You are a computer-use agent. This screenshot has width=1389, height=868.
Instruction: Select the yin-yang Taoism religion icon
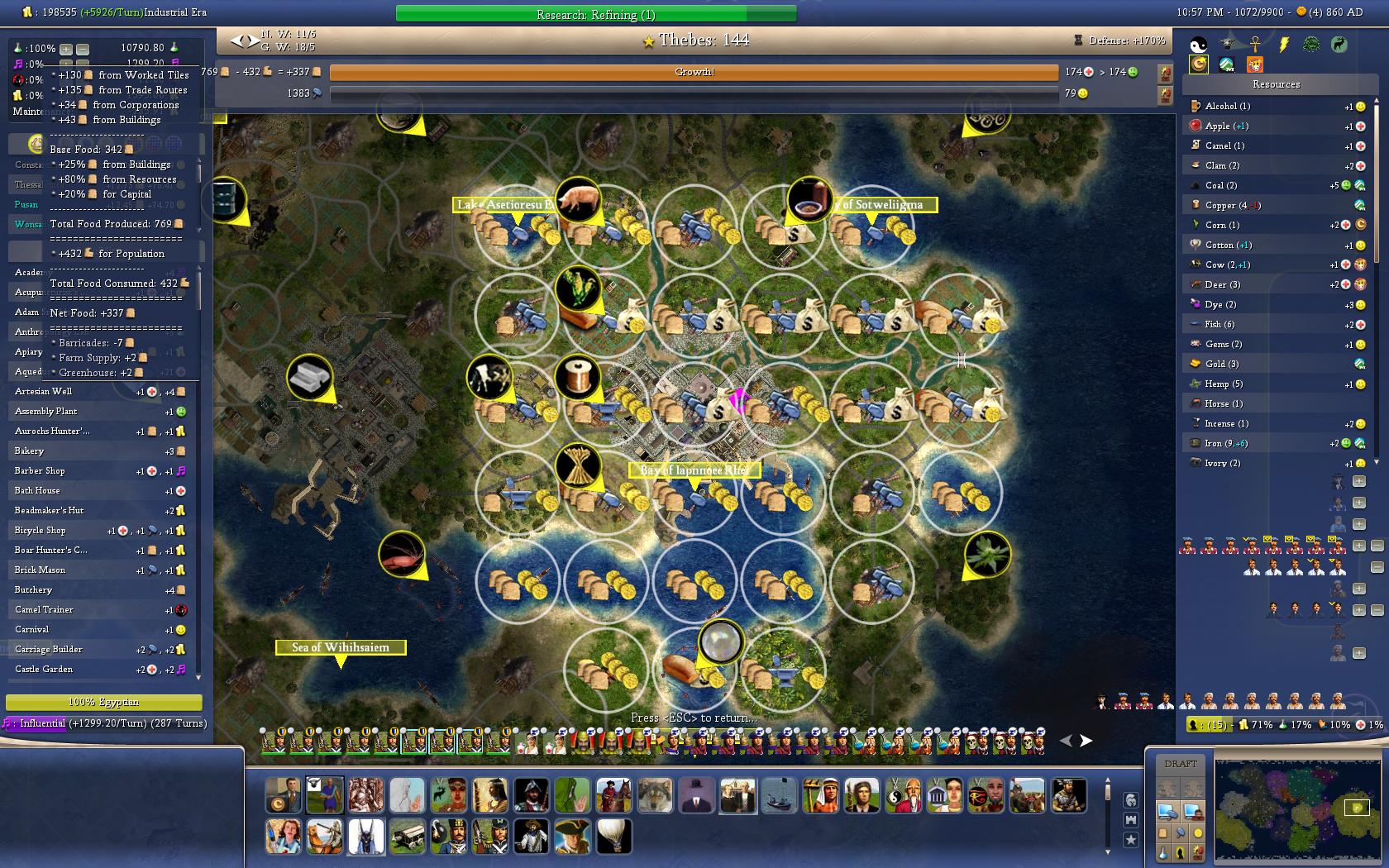point(1198,45)
